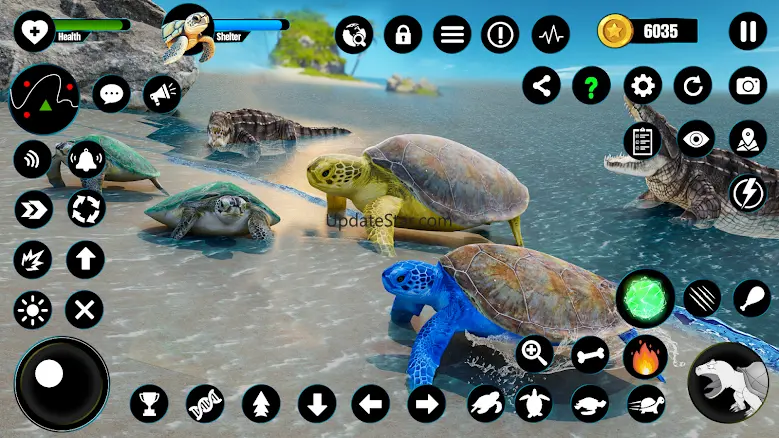The height and width of the screenshot is (438, 779).
Task: Select the claw slash attack icon
Action: click(x=702, y=296)
